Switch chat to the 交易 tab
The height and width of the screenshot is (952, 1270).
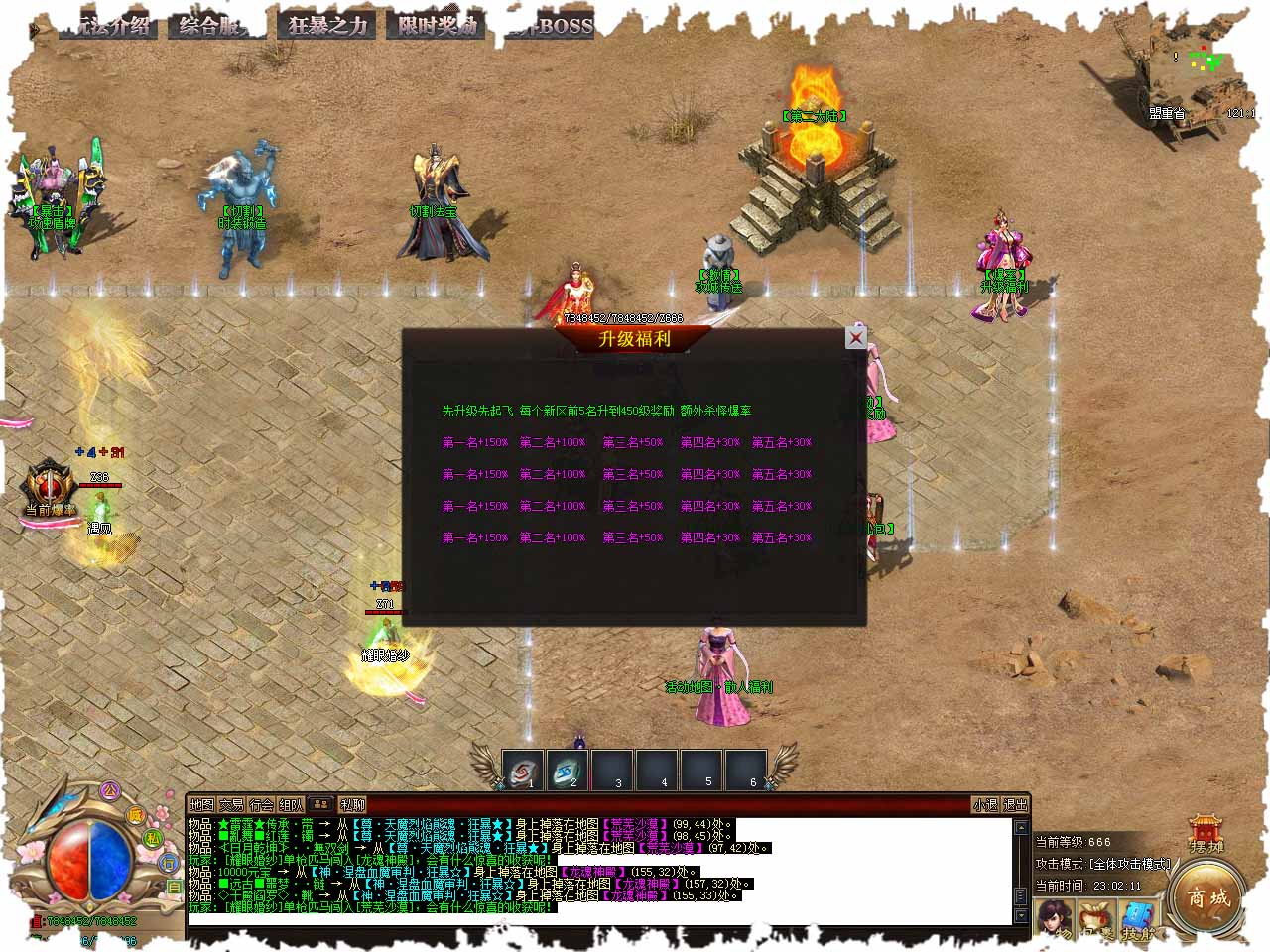231,805
